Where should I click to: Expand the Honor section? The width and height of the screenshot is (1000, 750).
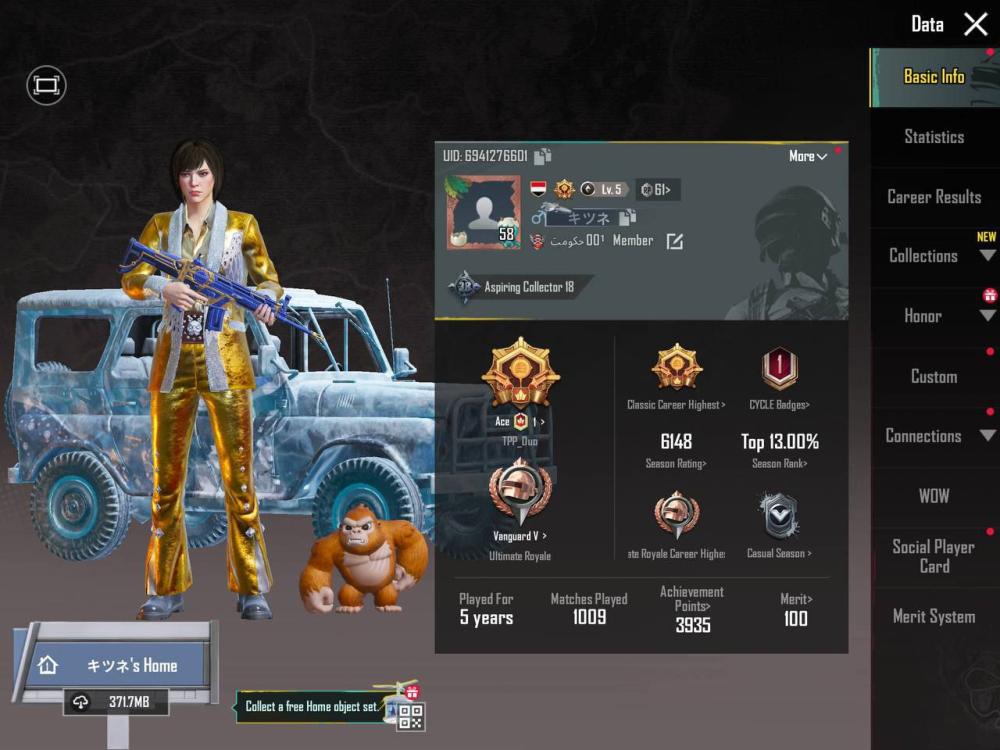[934, 316]
